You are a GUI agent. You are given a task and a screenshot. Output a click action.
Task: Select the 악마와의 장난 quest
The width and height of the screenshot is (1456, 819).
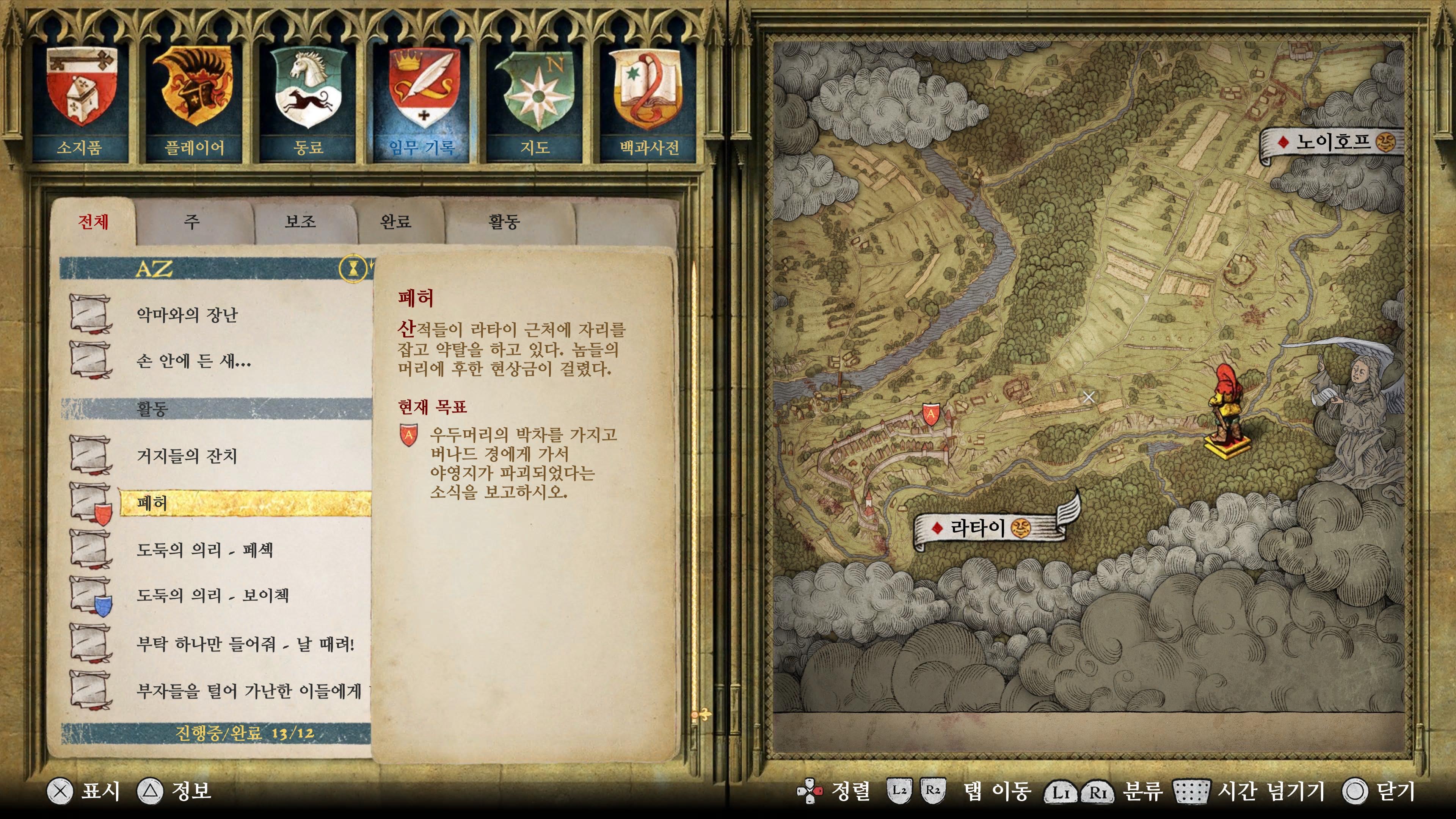point(188,315)
